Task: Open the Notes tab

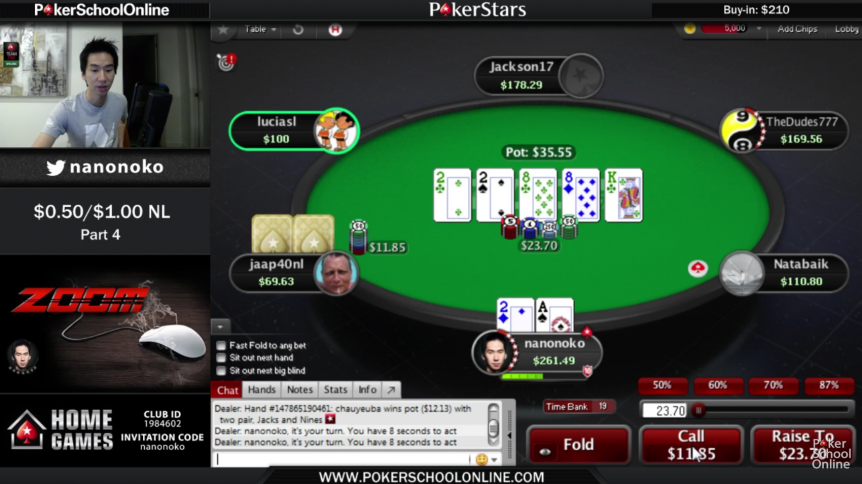Action: click(x=299, y=390)
